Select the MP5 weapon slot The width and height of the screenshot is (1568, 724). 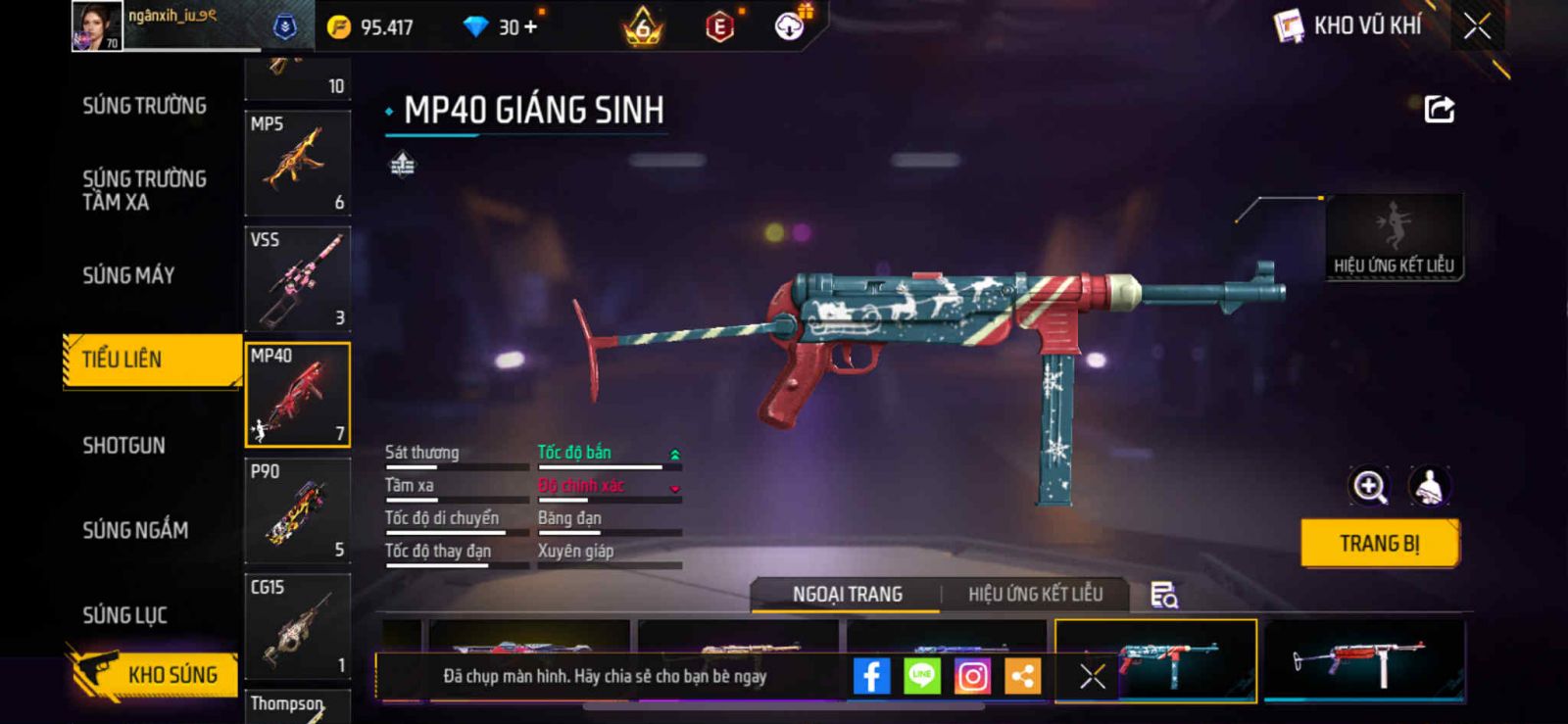(x=298, y=163)
